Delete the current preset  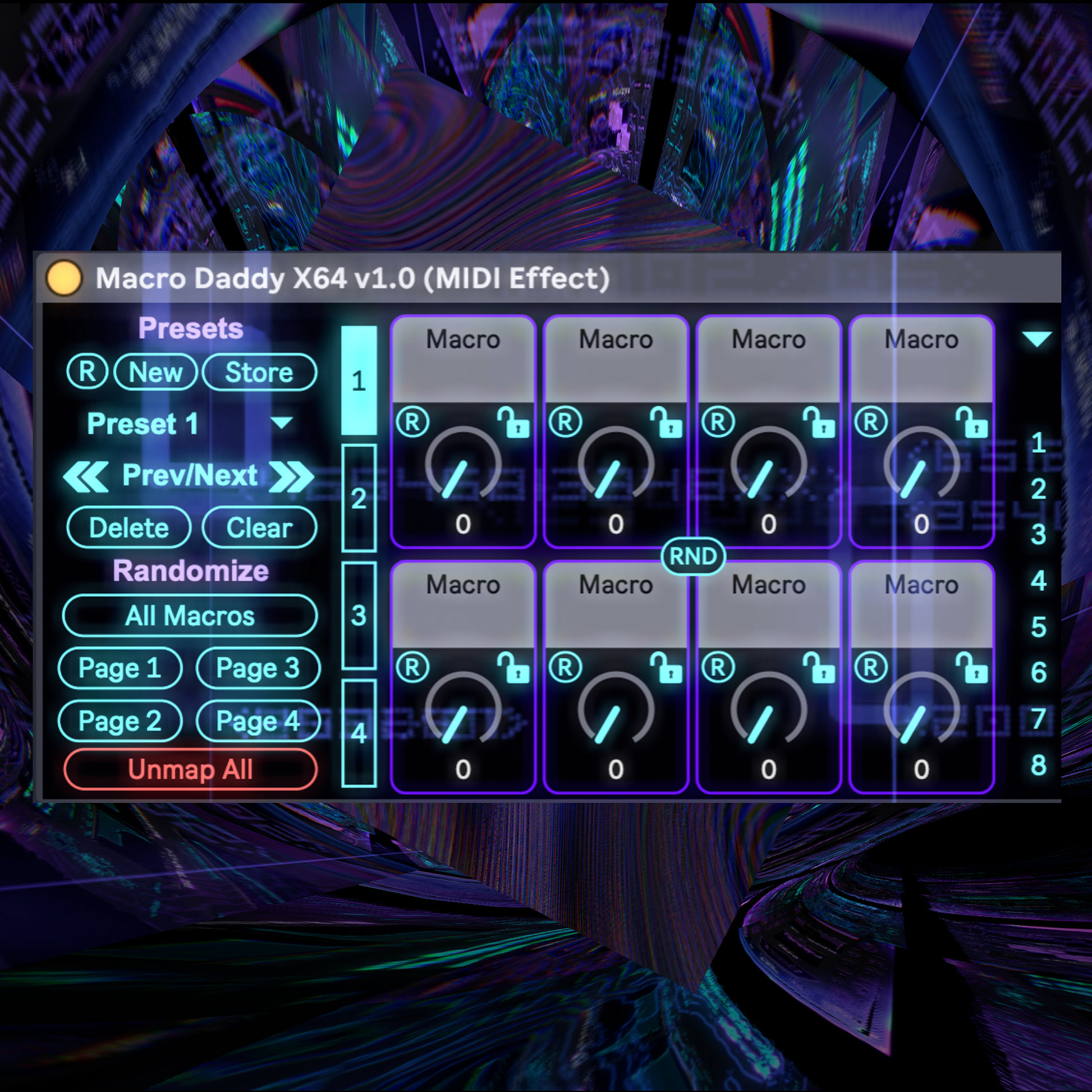pos(129,528)
